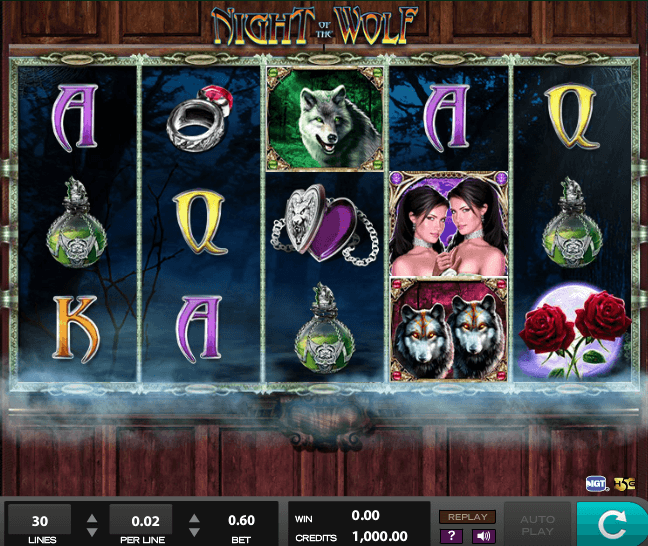
Task: Click the Replay button
Action: point(467,517)
